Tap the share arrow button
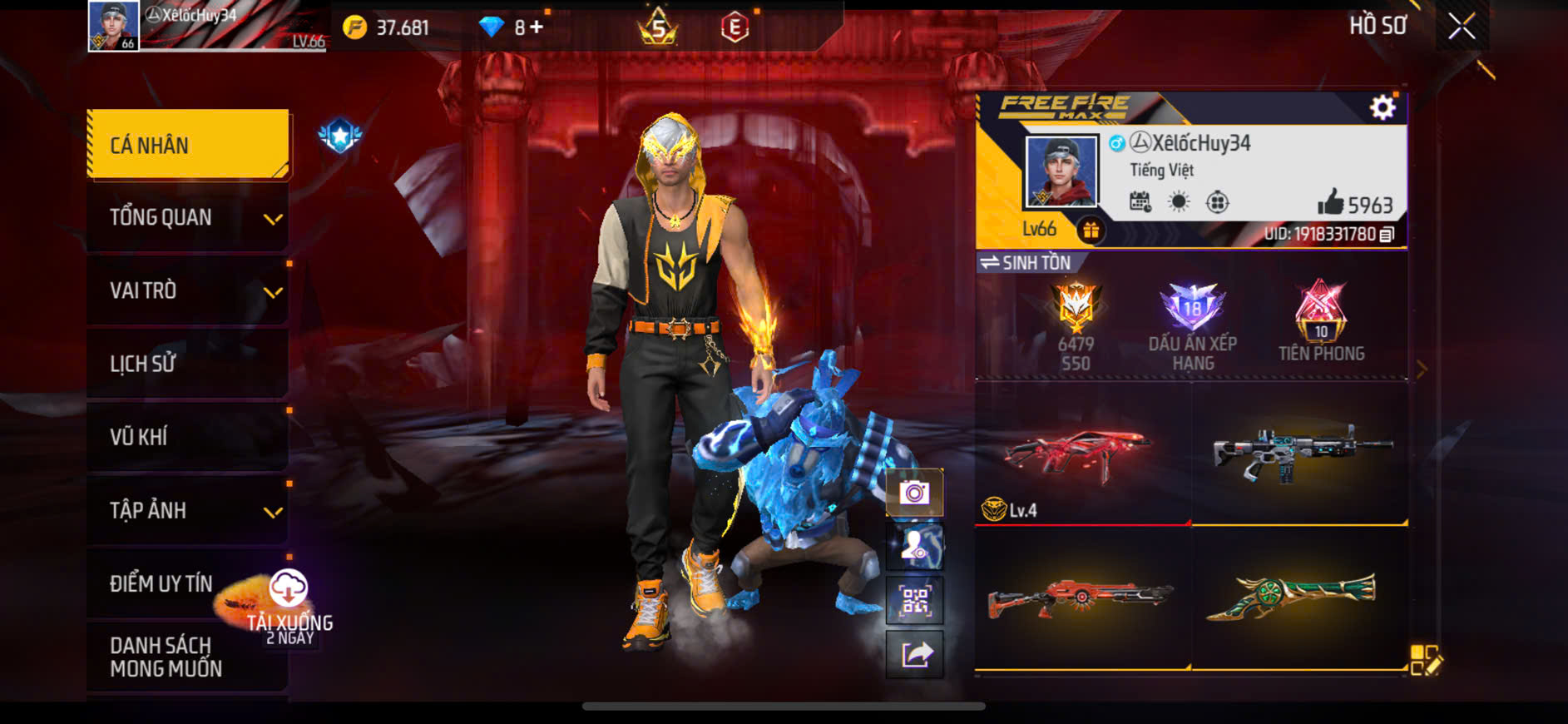This screenshot has height=724, width=1568. coord(914,655)
